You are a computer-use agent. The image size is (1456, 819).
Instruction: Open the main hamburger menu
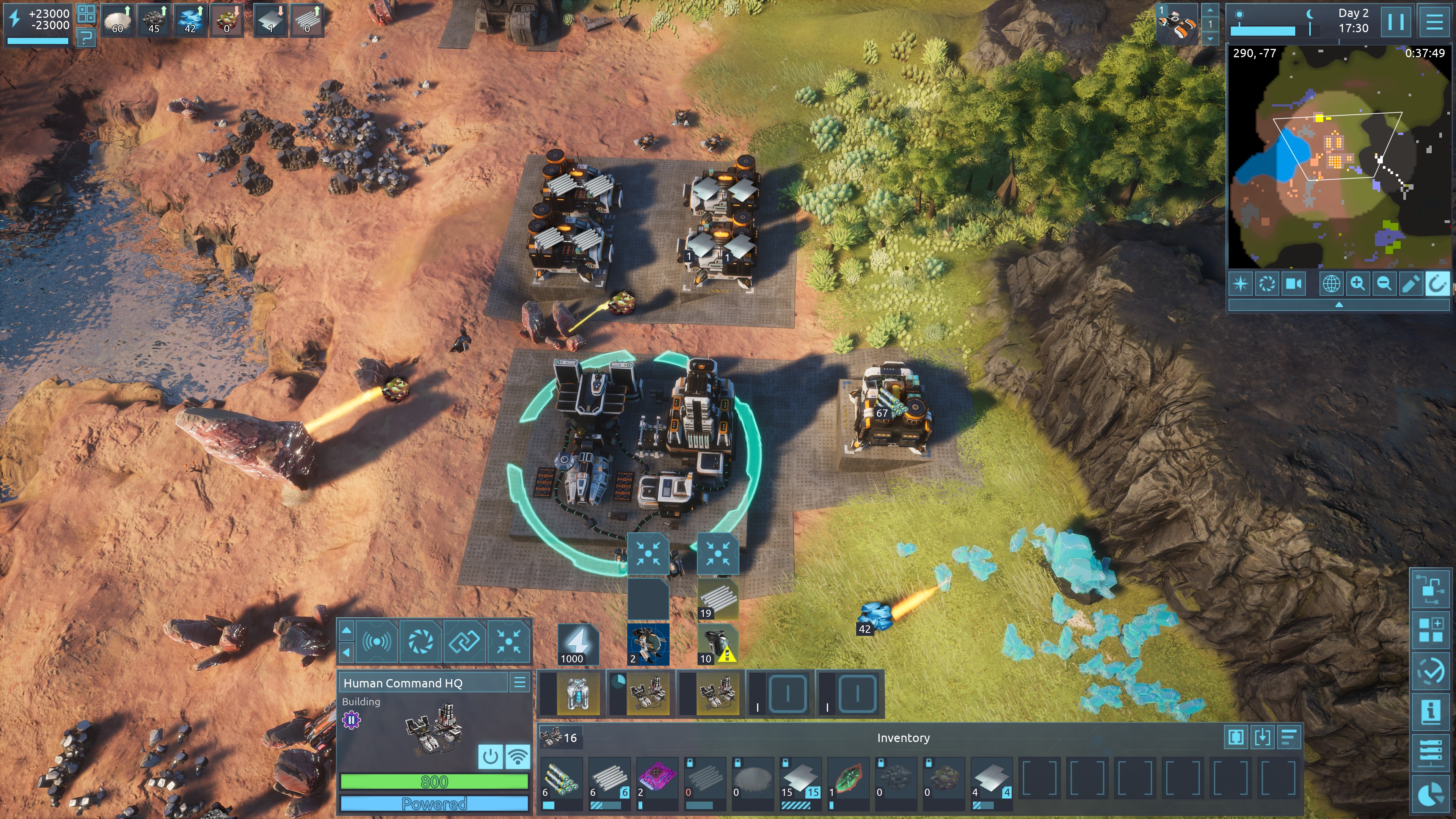(1434, 22)
